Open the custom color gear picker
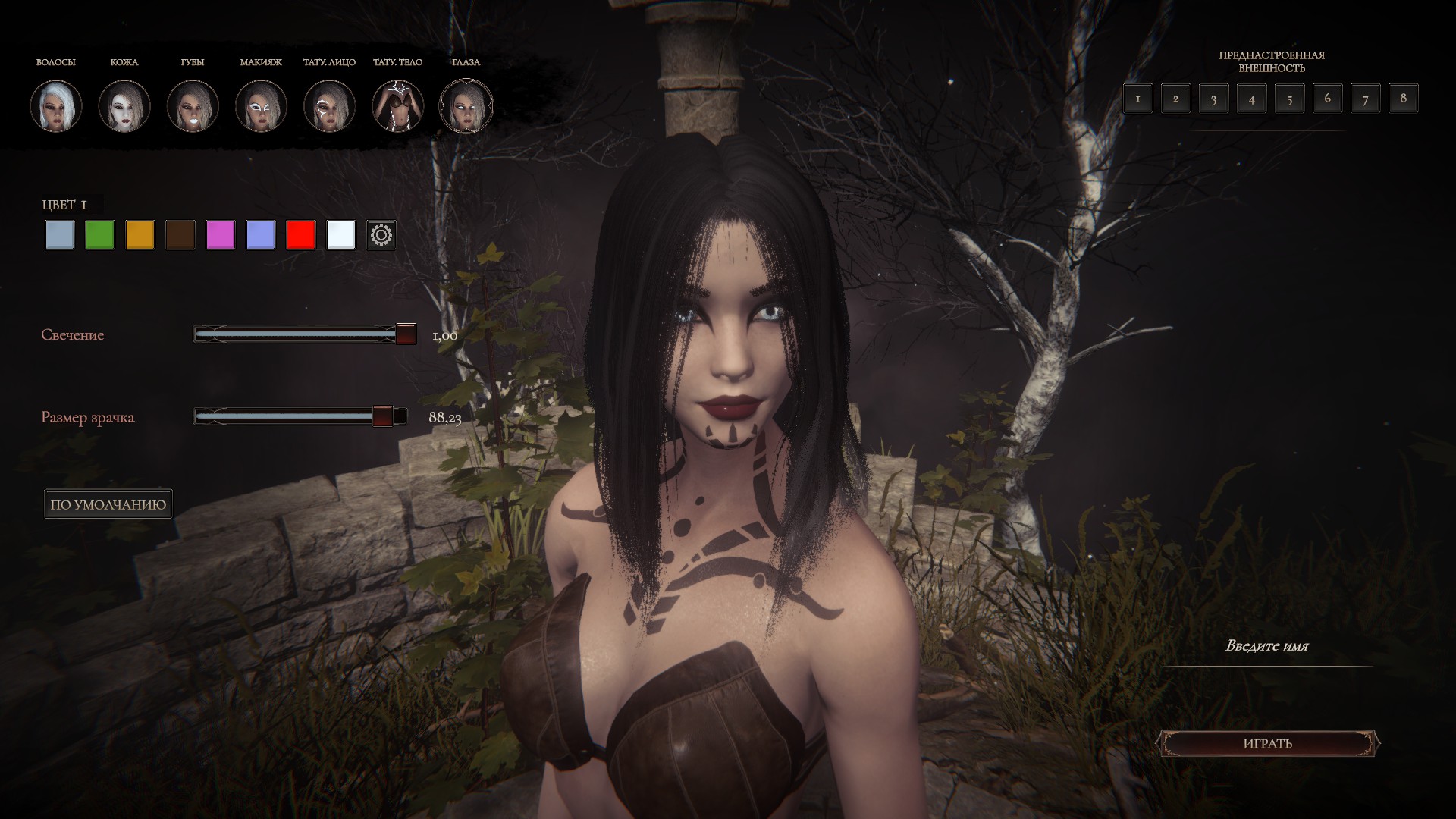Image resolution: width=1456 pixels, height=819 pixels. 381,235
